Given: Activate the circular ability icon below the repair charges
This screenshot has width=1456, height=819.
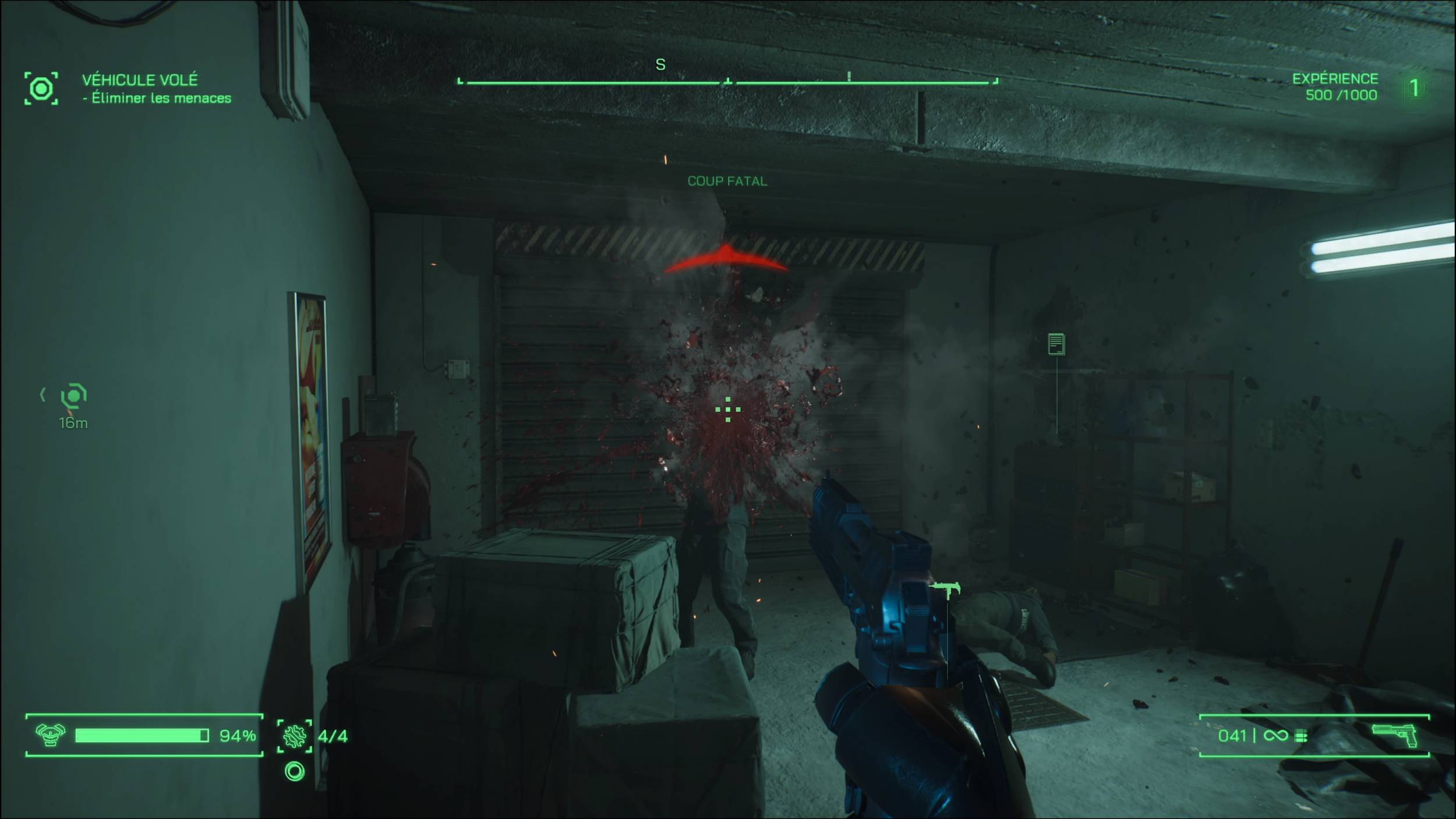Looking at the screenshot, I should coord(295,772).
